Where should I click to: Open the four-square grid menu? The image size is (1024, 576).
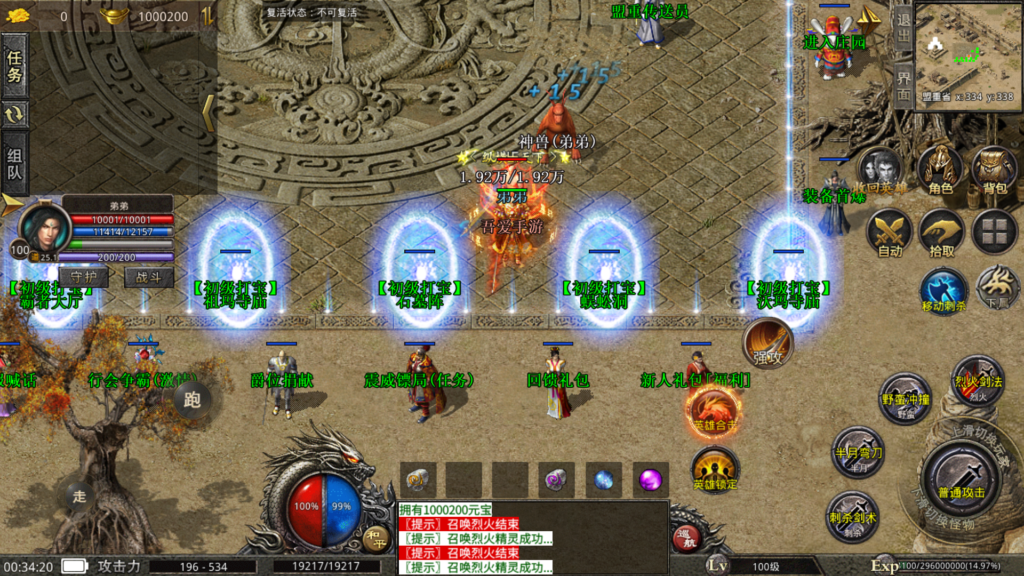(994, 232)
